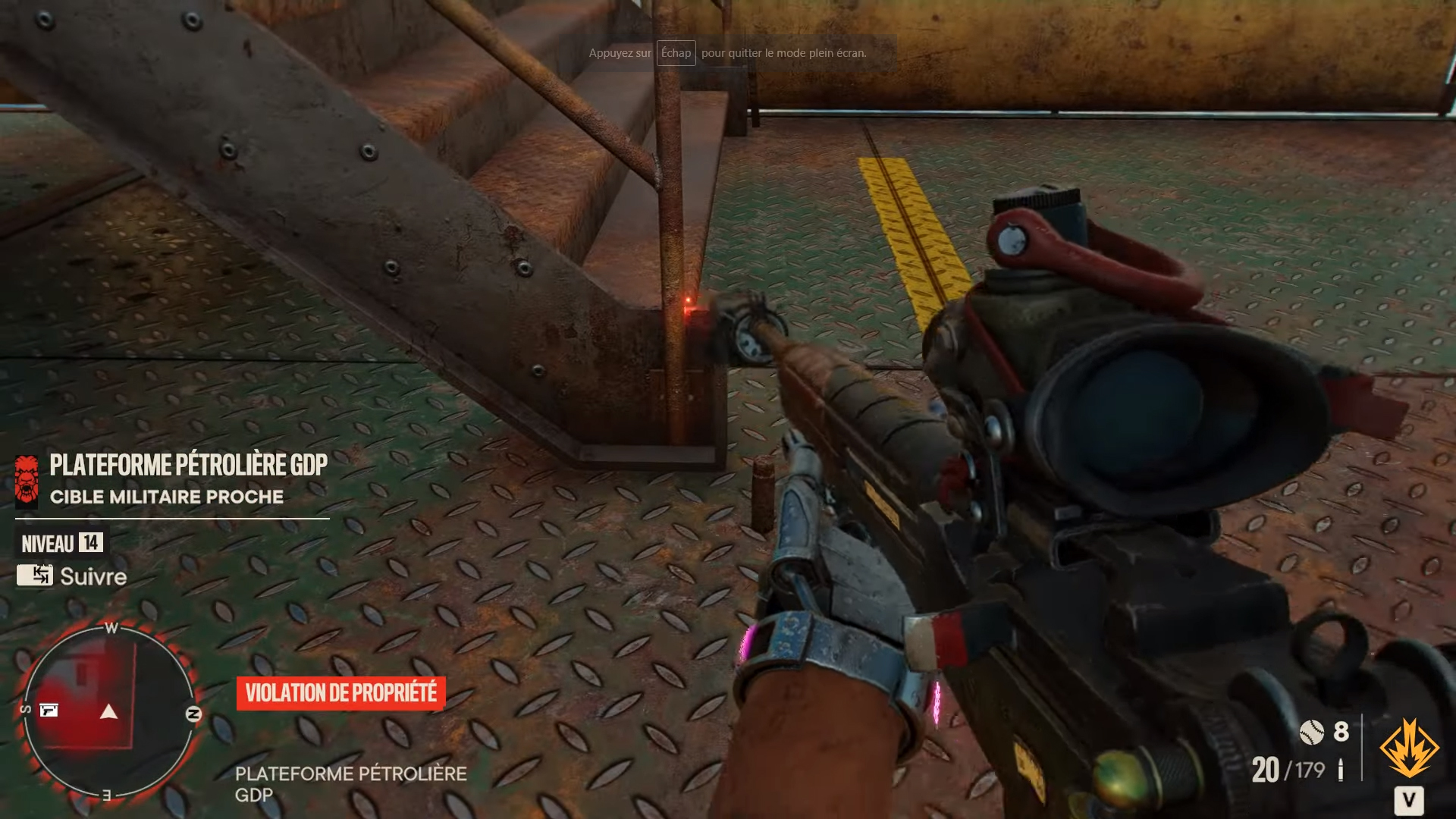The height and width of the screenshot is (819, 1456).
Task: Select the W marker on the compass
Action: (x=111, y=626)
